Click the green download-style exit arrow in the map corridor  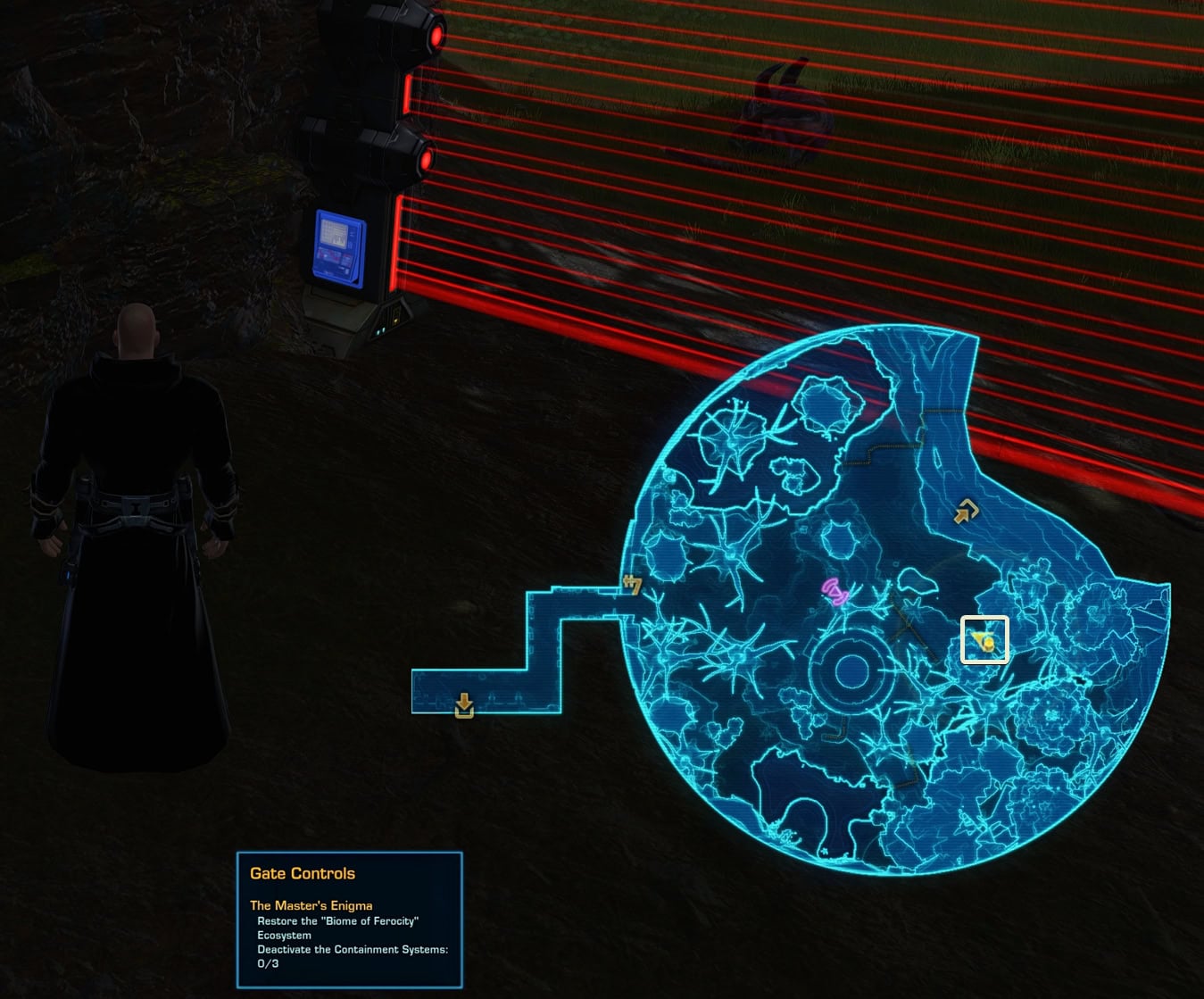coord(463,704)
